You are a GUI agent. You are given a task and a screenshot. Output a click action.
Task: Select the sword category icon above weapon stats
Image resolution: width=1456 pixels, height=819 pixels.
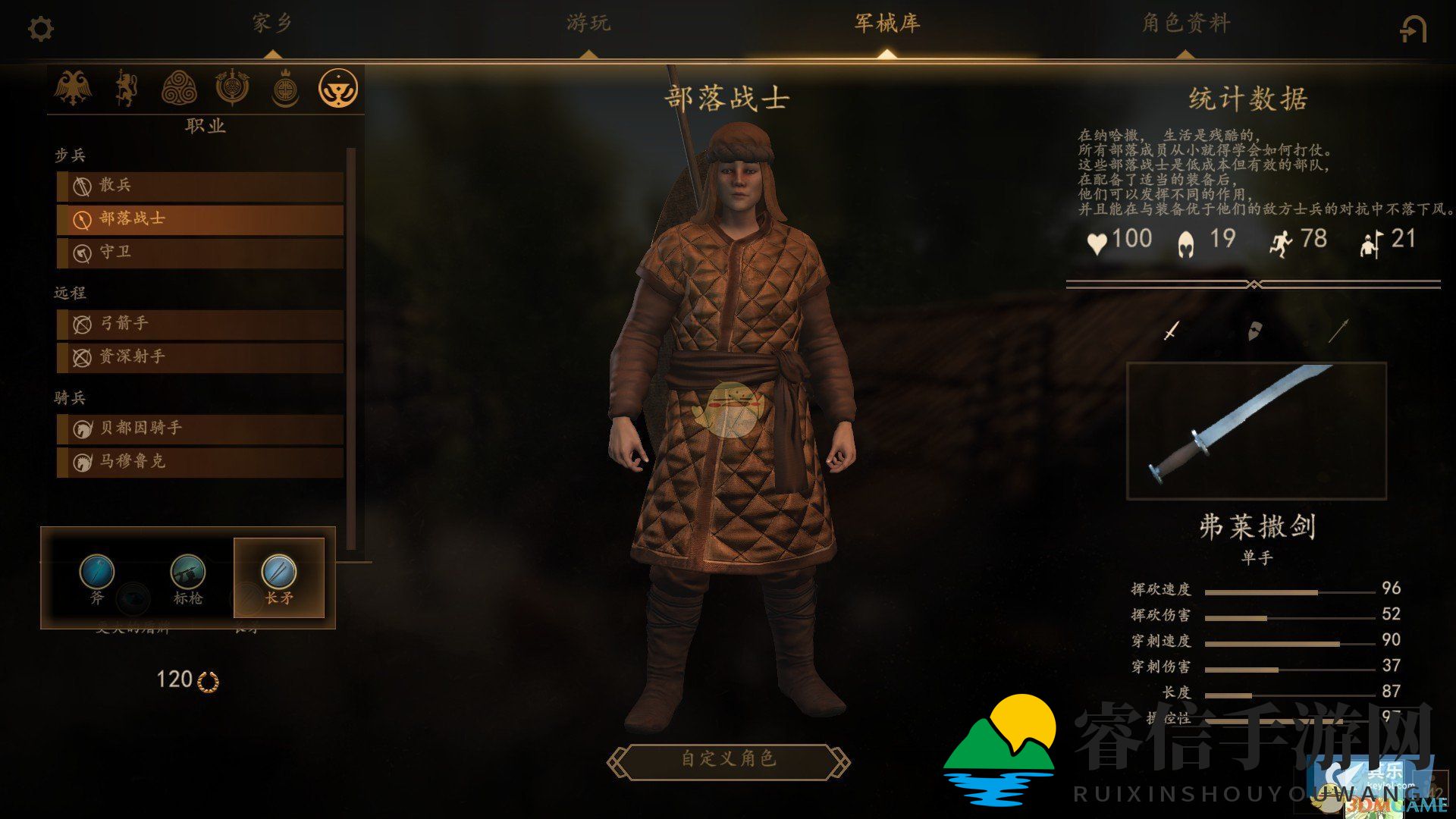tap(1170, 332)
